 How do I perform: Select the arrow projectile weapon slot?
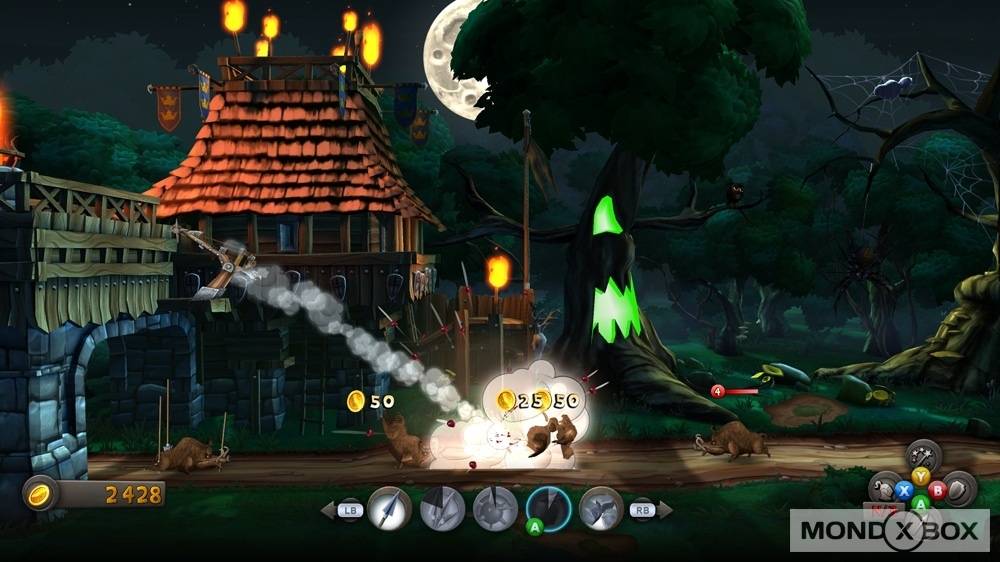[389, 508]
